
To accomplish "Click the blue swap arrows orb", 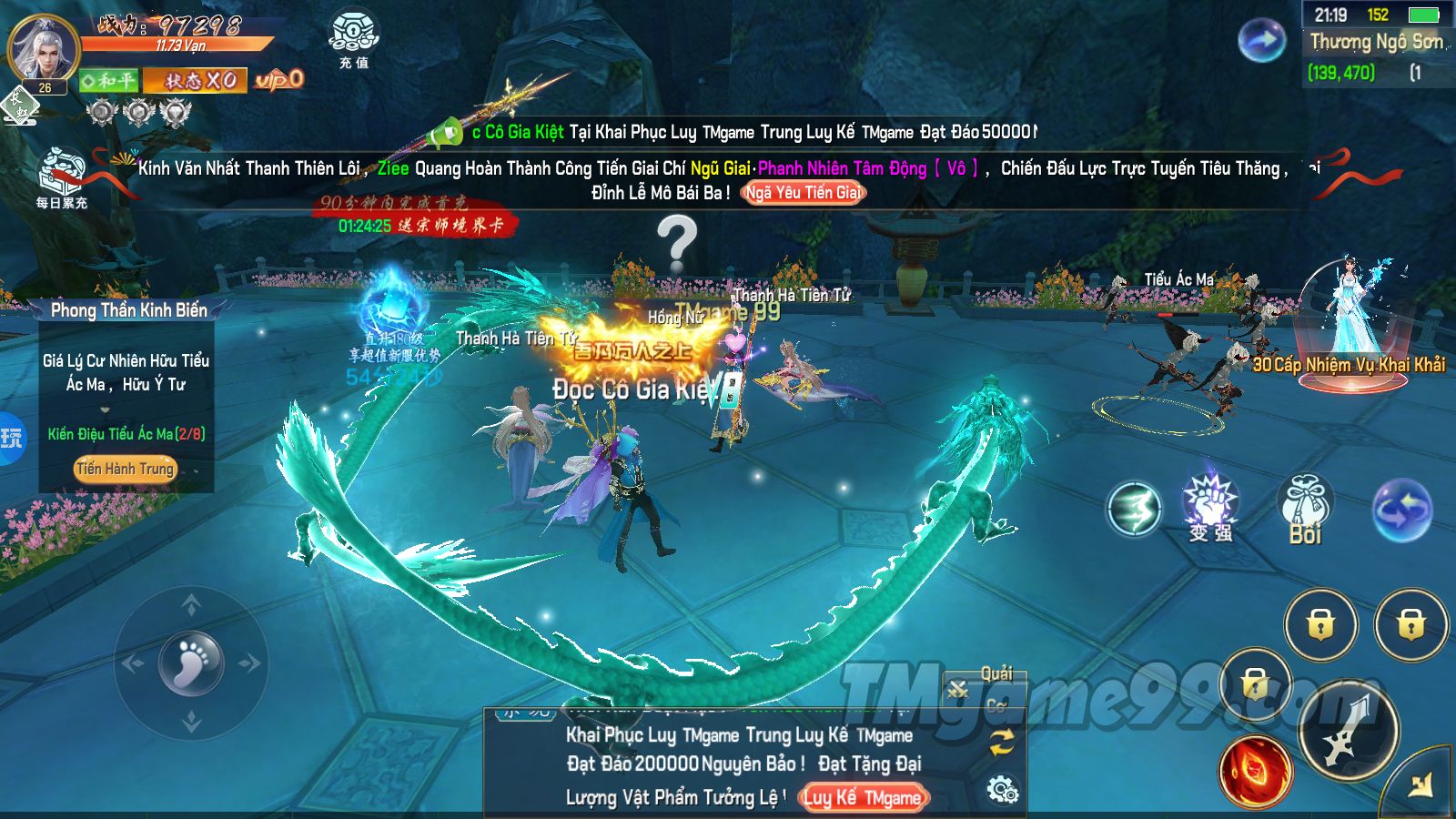I will (x=1401, y=510).
